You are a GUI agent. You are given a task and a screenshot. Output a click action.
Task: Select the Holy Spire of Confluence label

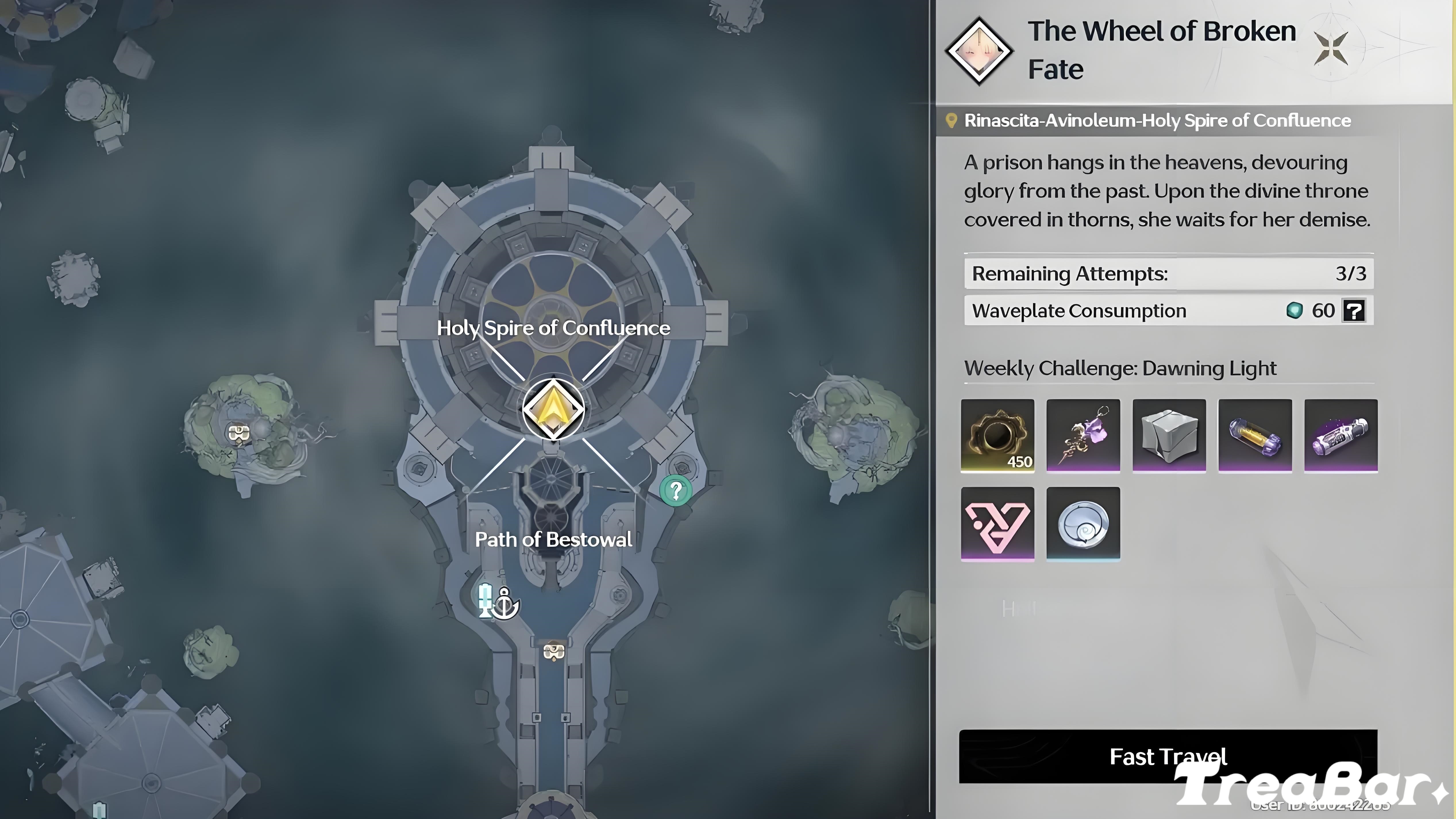tap(553, 328)
